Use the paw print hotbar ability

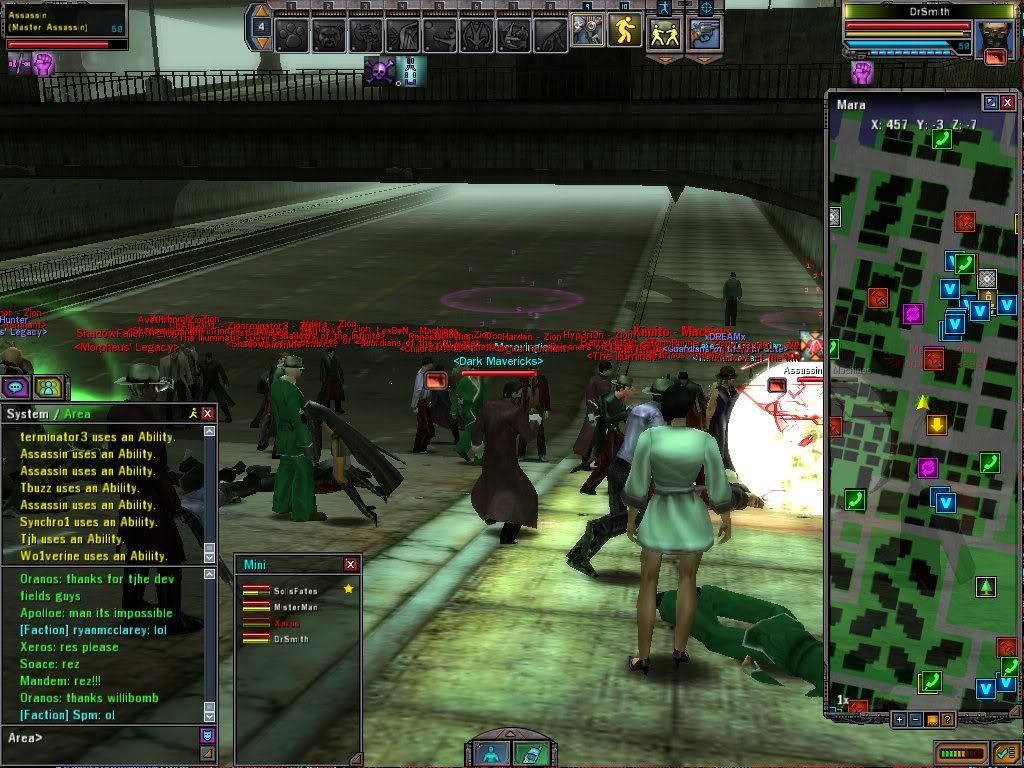tap(291, 35)
